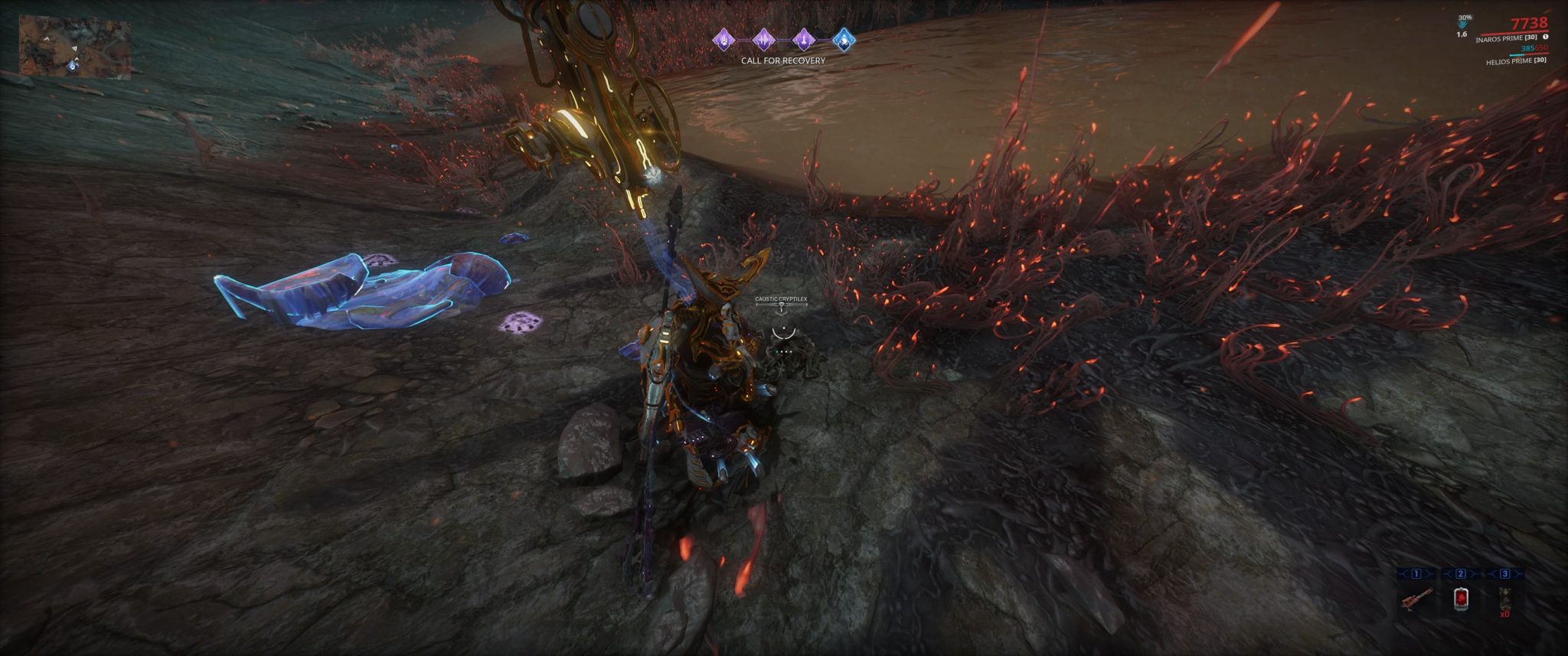Select the glowing blue fourth ability icon
This screenshot has height=656, width=1568.
coord(844,41)
